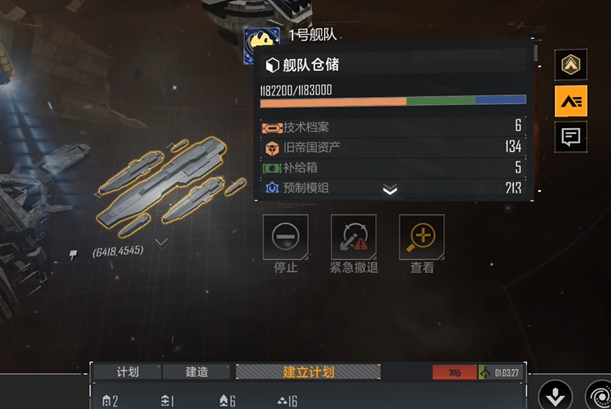Open the round spiral icon in the bottom corner
The height and width of the screenshot is (409, 611).
click(x=598, y=394)
